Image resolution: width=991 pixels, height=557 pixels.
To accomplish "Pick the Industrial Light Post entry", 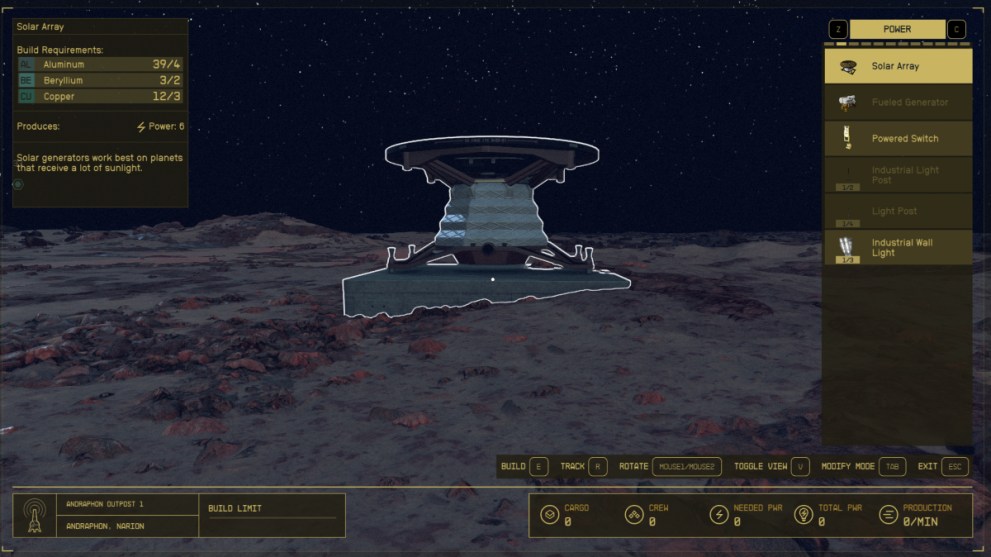I will 897,175.
